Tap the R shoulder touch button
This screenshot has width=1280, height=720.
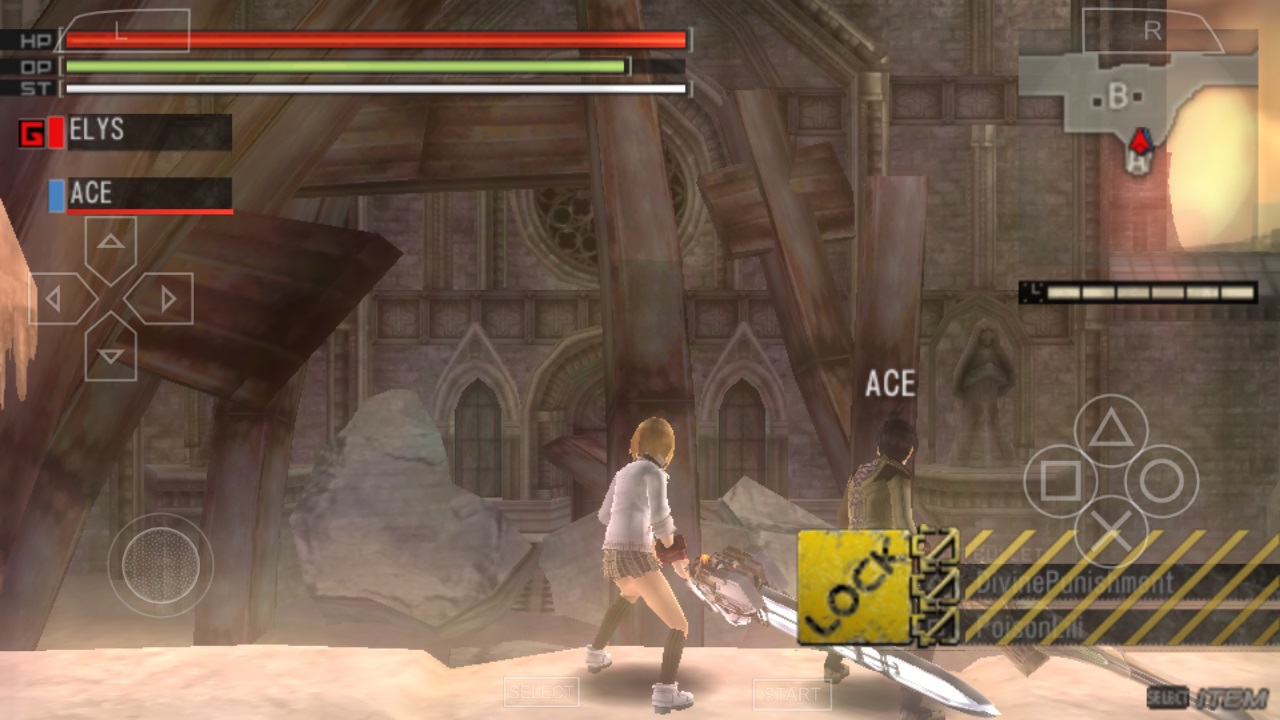[1153, 31]
